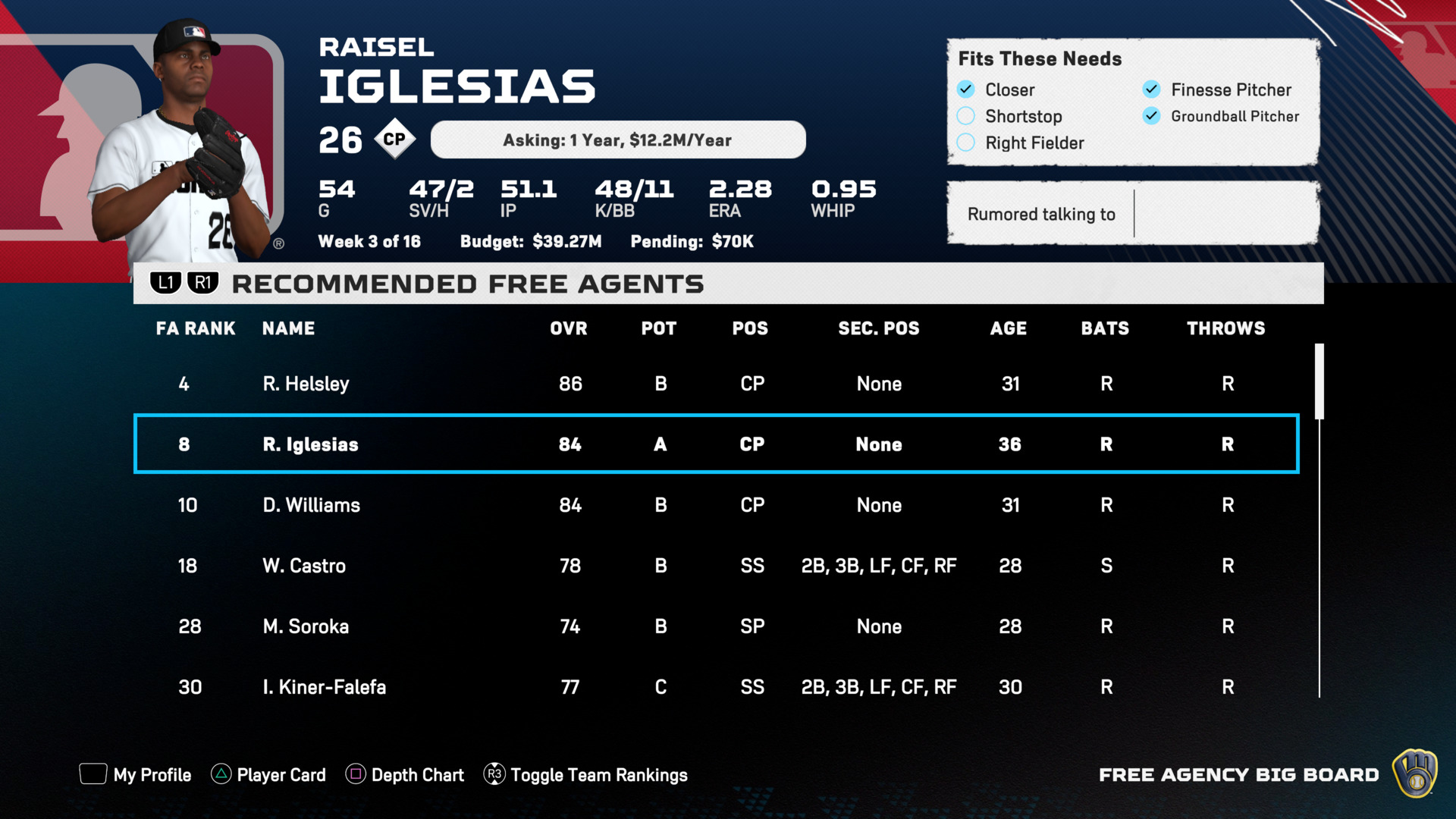Open the Player Card option
1456x819 pixels.
pos(268,774)
